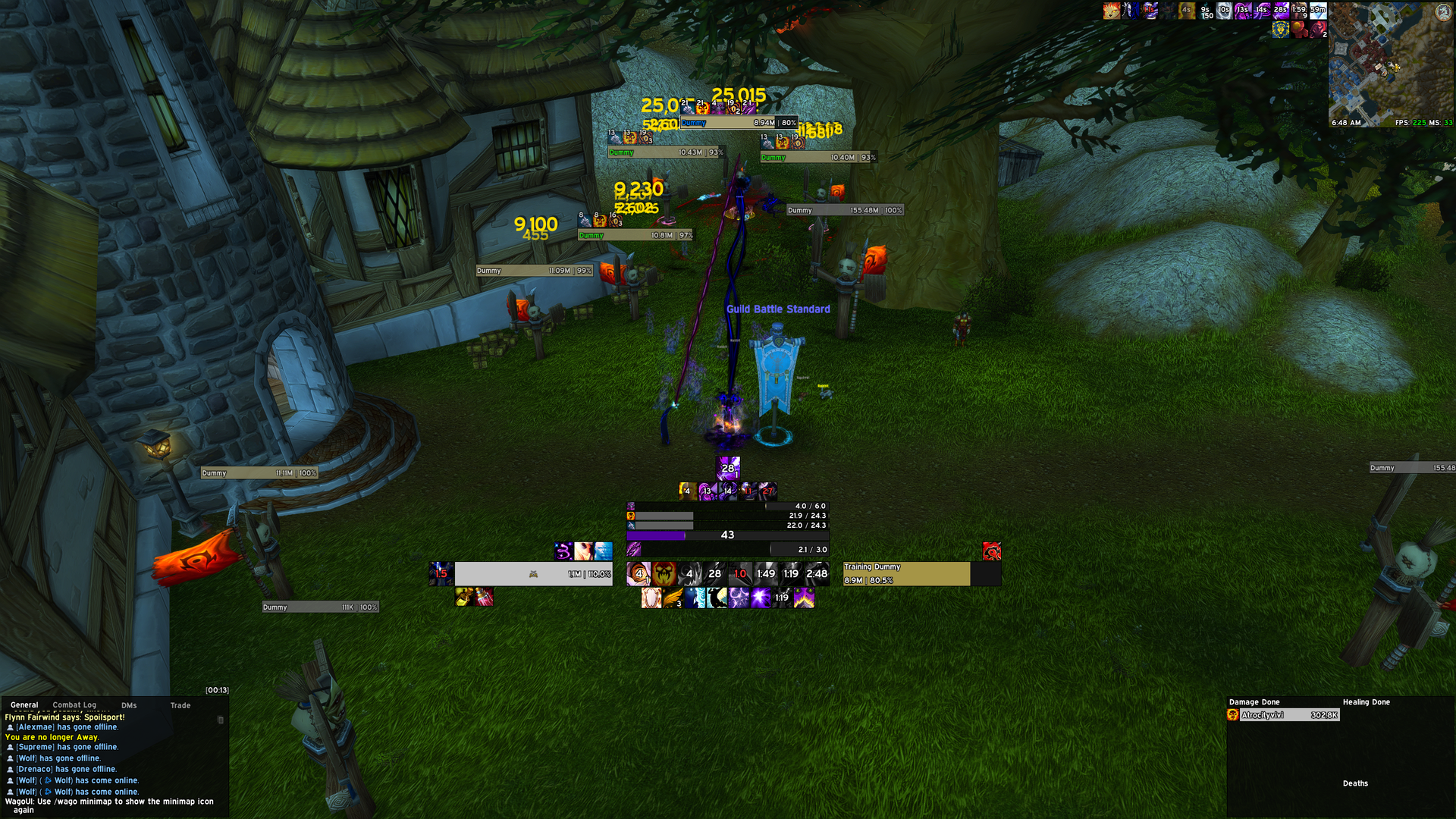The width and height of the screenshot is (1456, 819).
Task: Use the yellow potion flask icon
Action: [x=464, y=598]
